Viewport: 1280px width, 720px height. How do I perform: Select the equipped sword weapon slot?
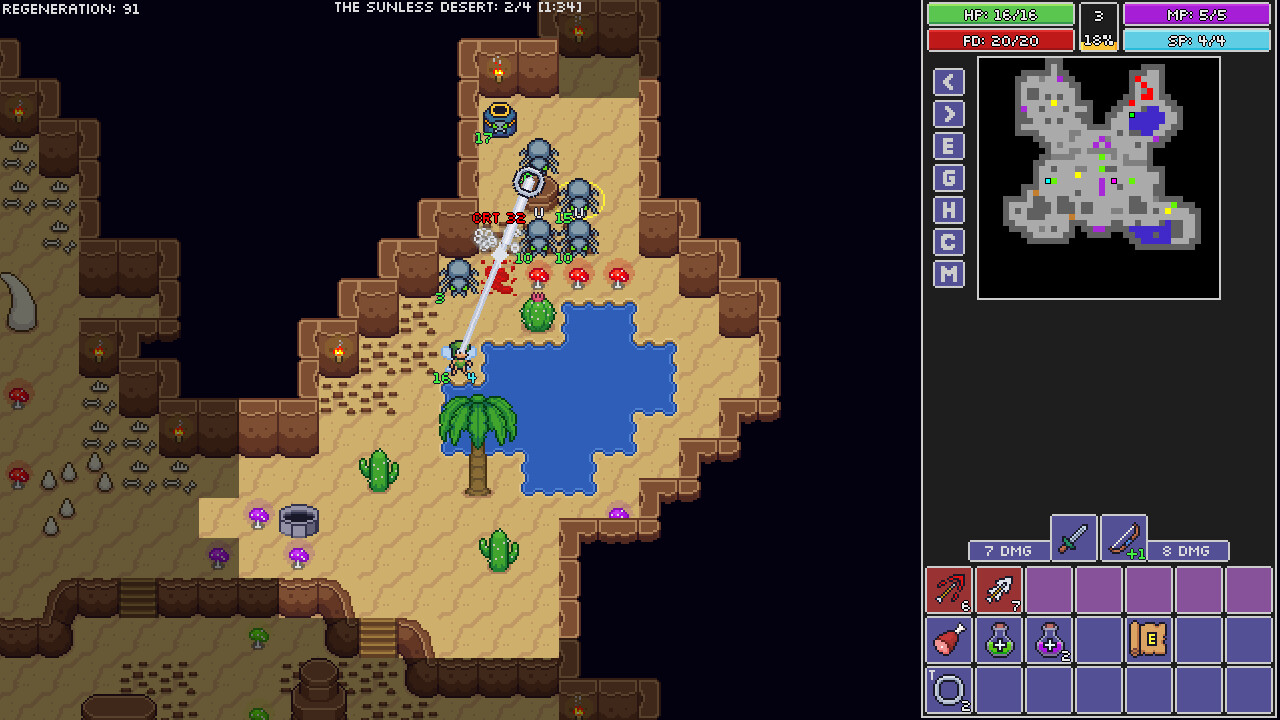[1073, 537]
